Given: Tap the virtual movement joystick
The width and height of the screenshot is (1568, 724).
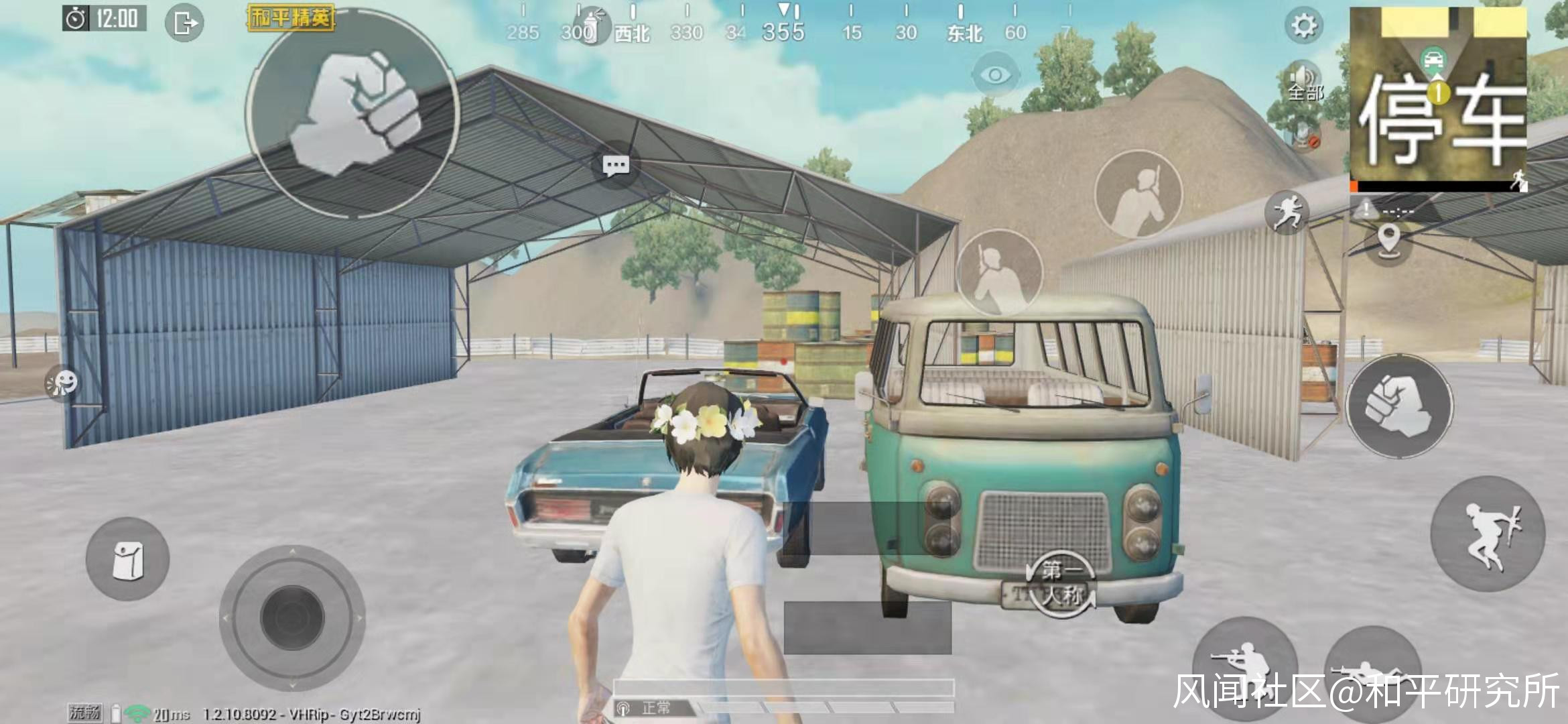Looking at the screenshot, I should click(292, 617).
